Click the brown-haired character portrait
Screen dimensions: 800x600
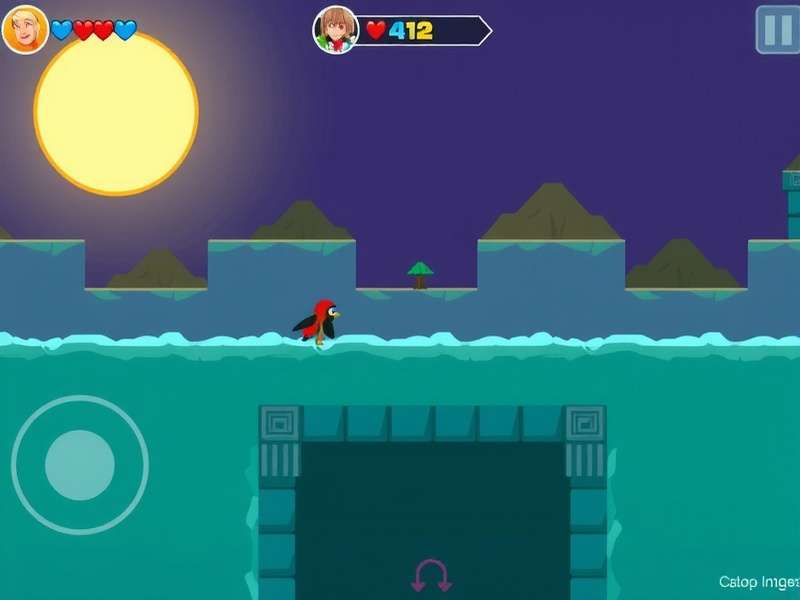coord(336,30)
